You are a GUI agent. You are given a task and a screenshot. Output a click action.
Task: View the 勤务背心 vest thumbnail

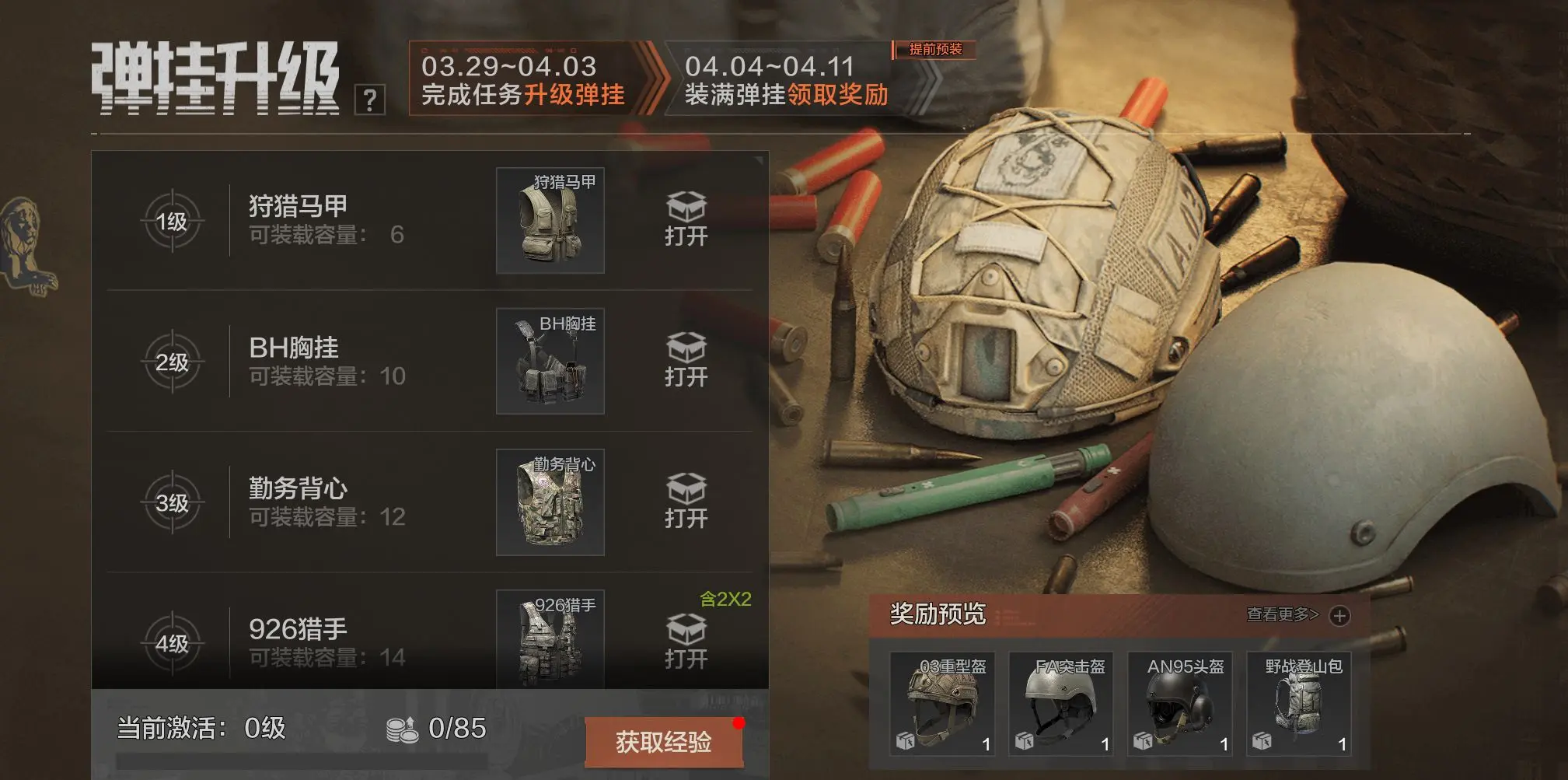click(x=550, y=502)
